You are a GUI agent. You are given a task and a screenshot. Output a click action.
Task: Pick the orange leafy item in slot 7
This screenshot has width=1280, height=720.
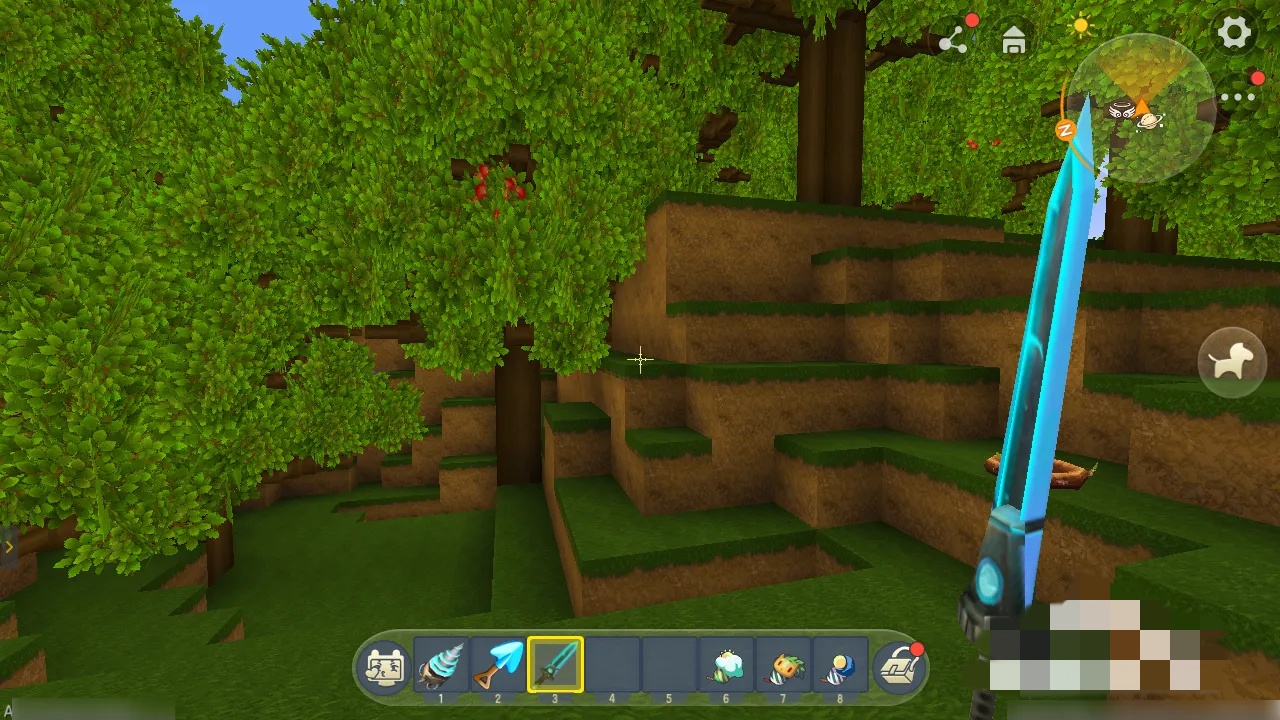pyautogui.click(x=783, y=664)
